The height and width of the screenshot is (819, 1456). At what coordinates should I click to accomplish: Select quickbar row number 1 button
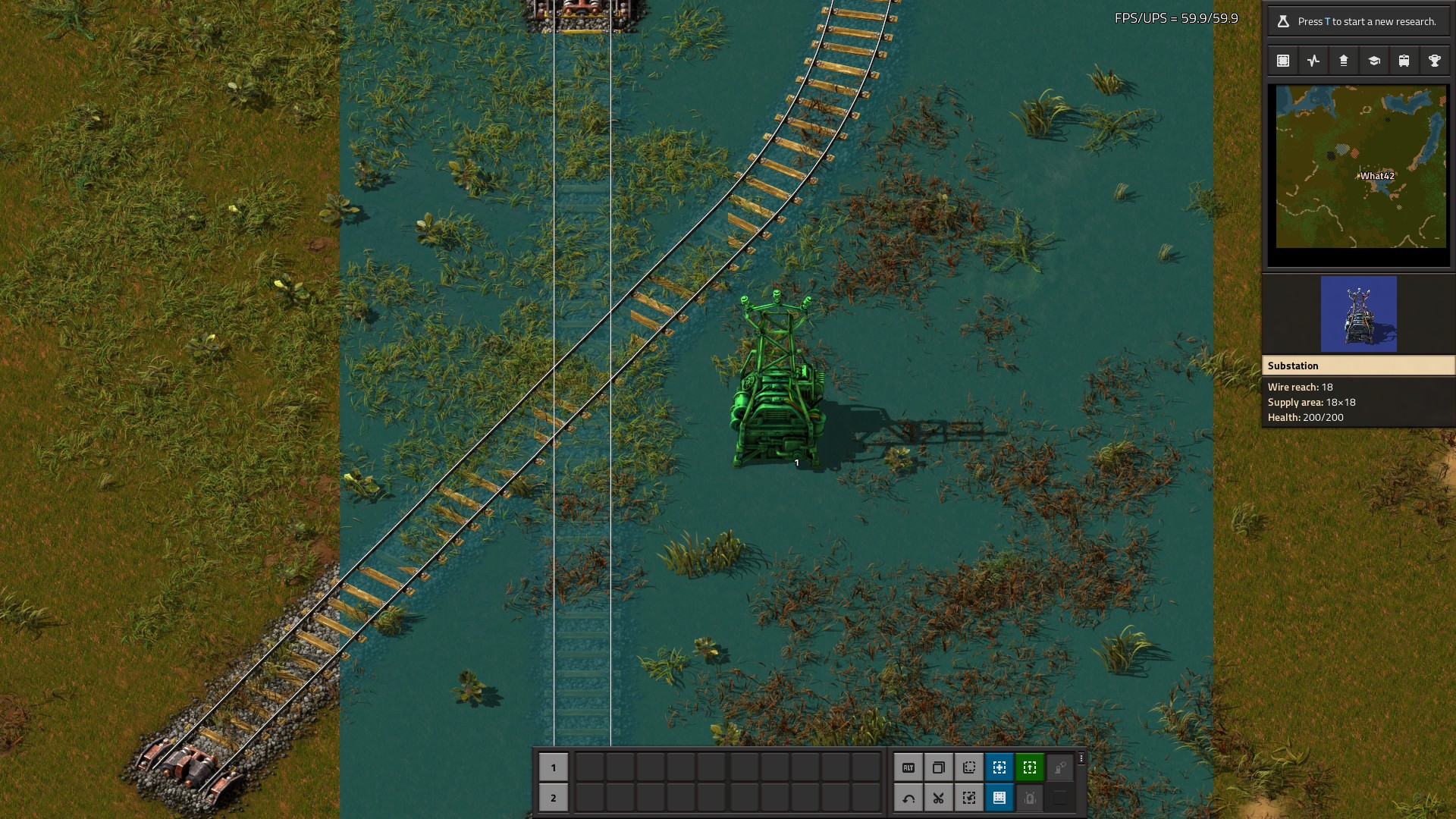[x=554, y=767]
